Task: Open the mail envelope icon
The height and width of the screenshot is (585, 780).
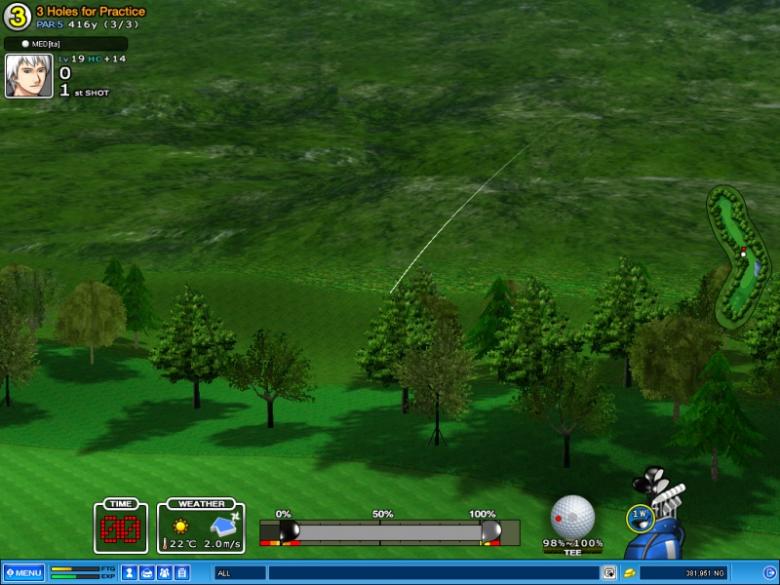Action: tap(146, 573)
